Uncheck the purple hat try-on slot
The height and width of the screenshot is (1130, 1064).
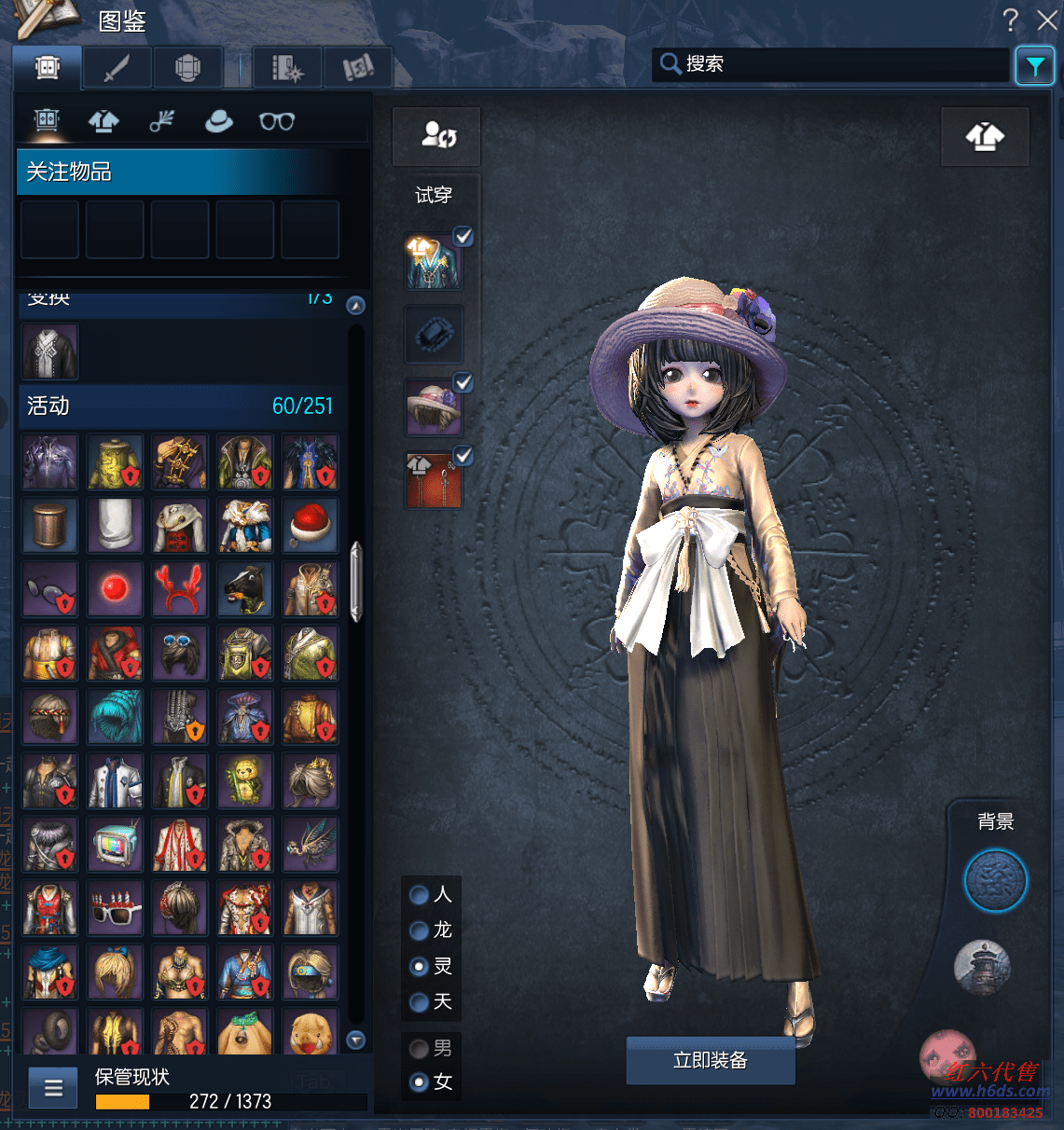[x=463, y=382]
